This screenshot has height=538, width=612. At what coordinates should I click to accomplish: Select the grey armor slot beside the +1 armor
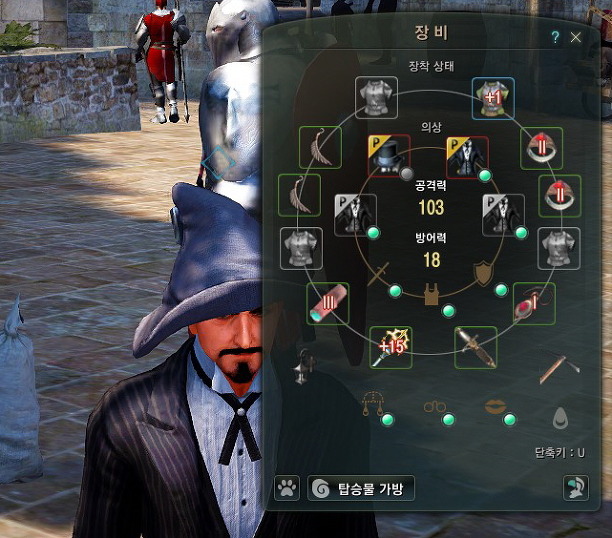(x=379, y=97)
